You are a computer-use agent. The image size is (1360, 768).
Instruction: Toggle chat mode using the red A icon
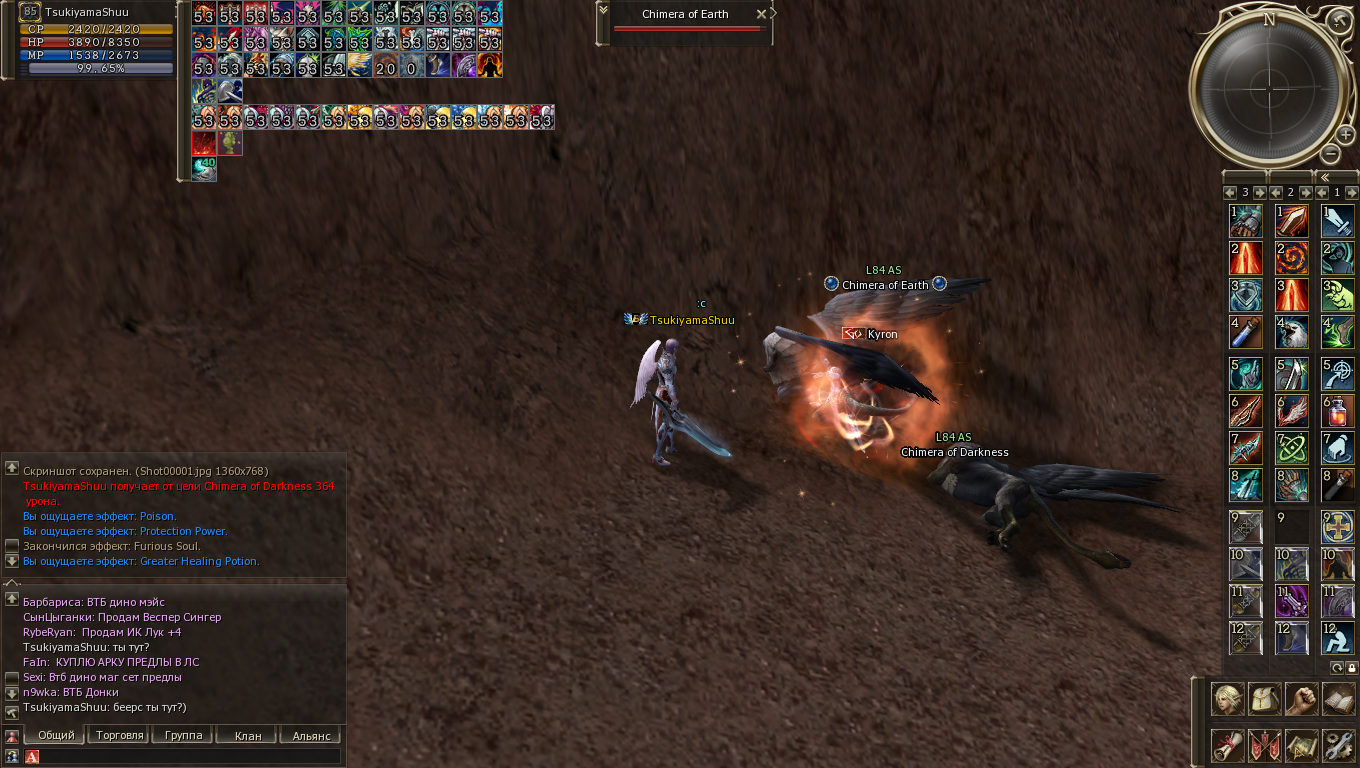(31, 755)
